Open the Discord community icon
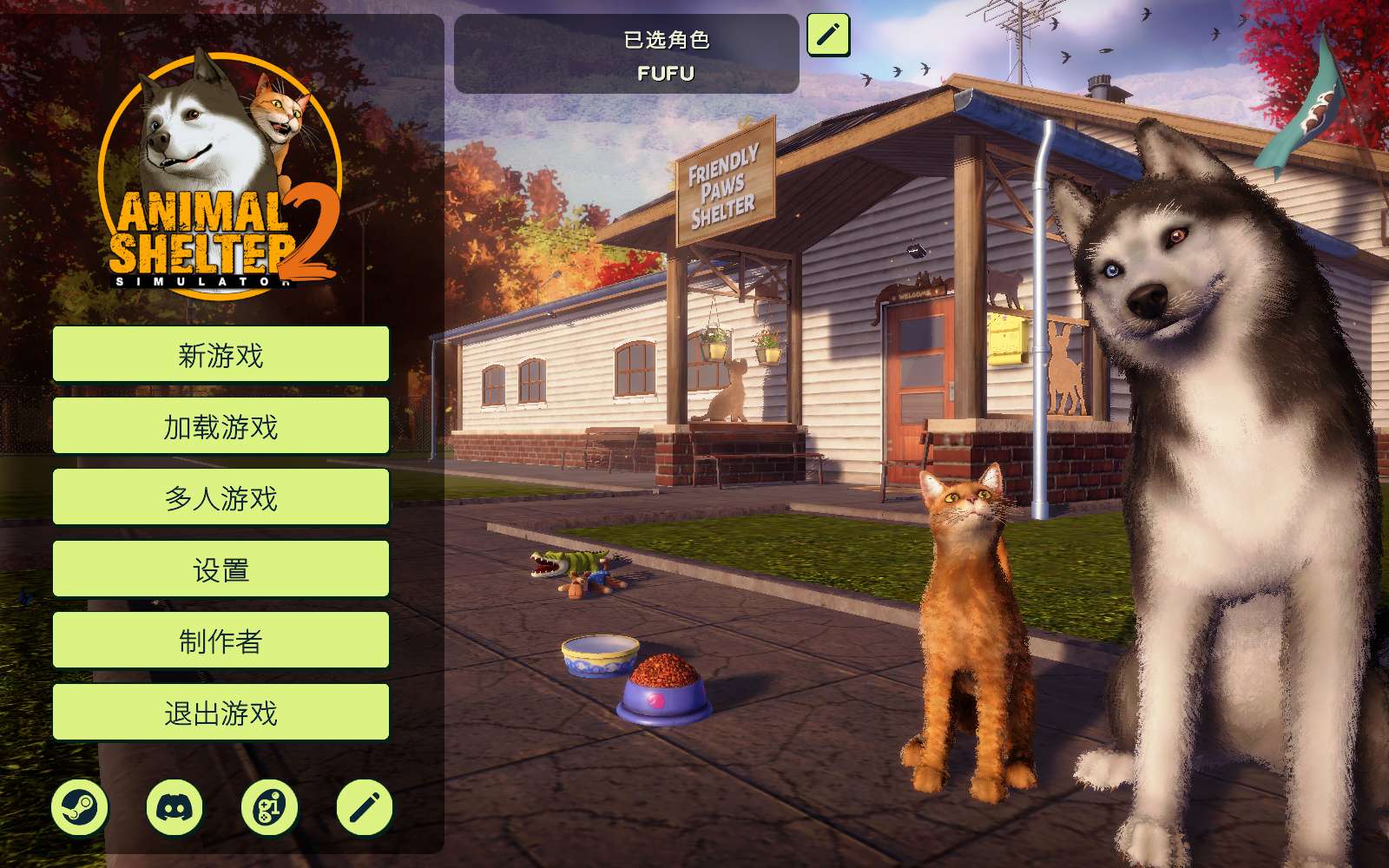The image size is (1389, 868). click(x=174, y=808)
